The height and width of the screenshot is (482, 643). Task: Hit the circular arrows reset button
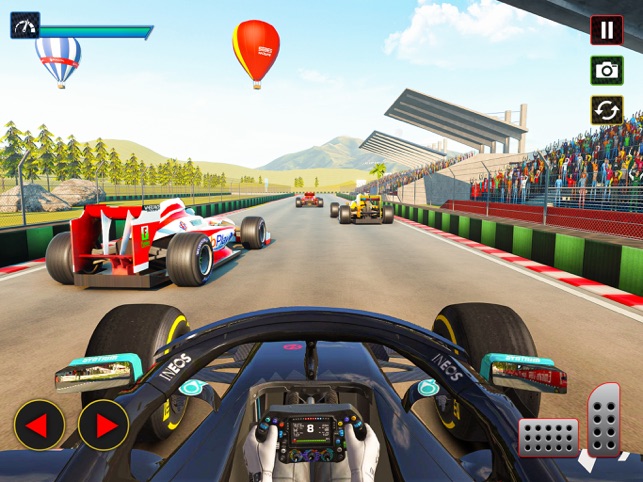pos(606,110)
